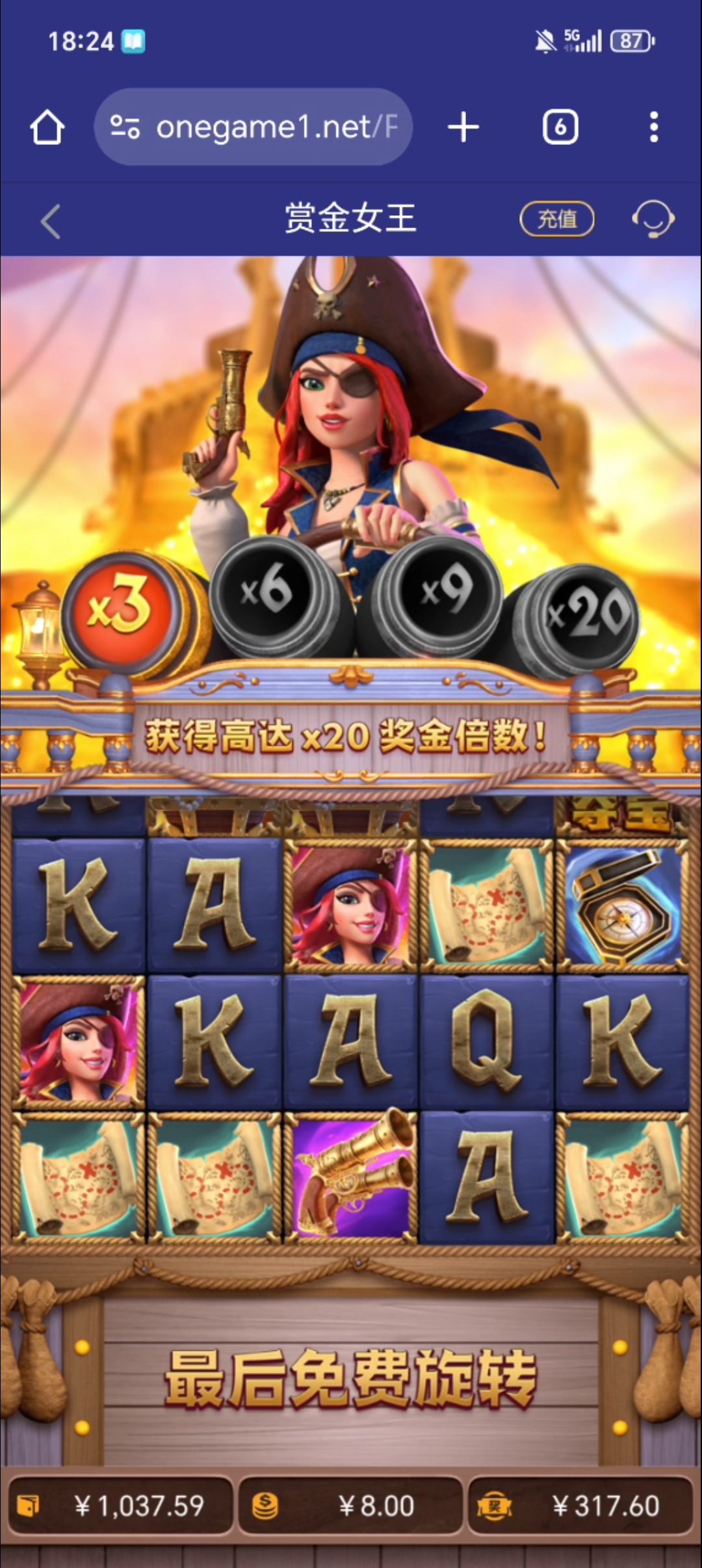
Task: Open the wallet balance panel
Action: pyautogui.click(x=121, y=1506)
